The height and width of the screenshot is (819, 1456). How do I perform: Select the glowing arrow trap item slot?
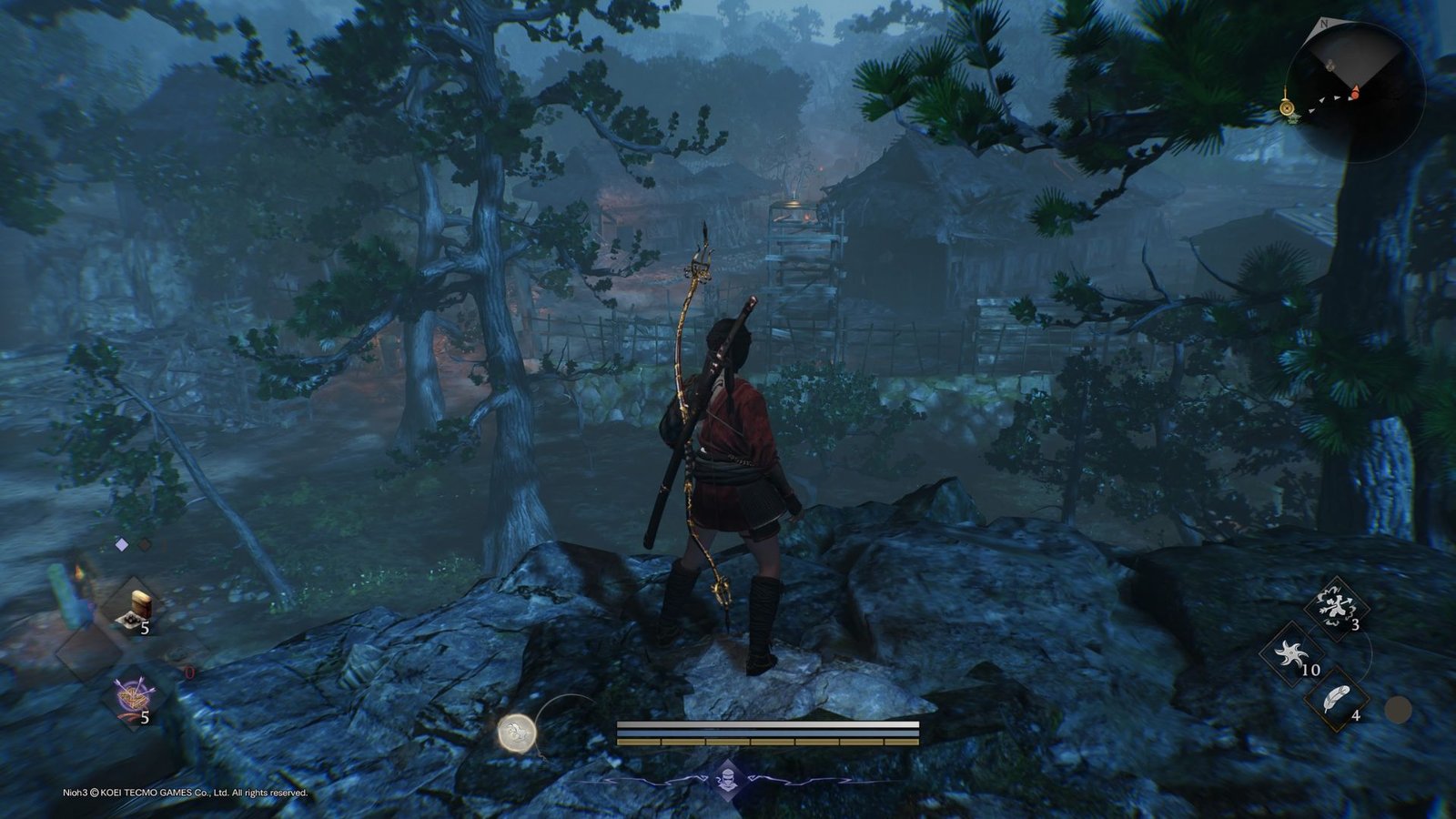point(133,693)
